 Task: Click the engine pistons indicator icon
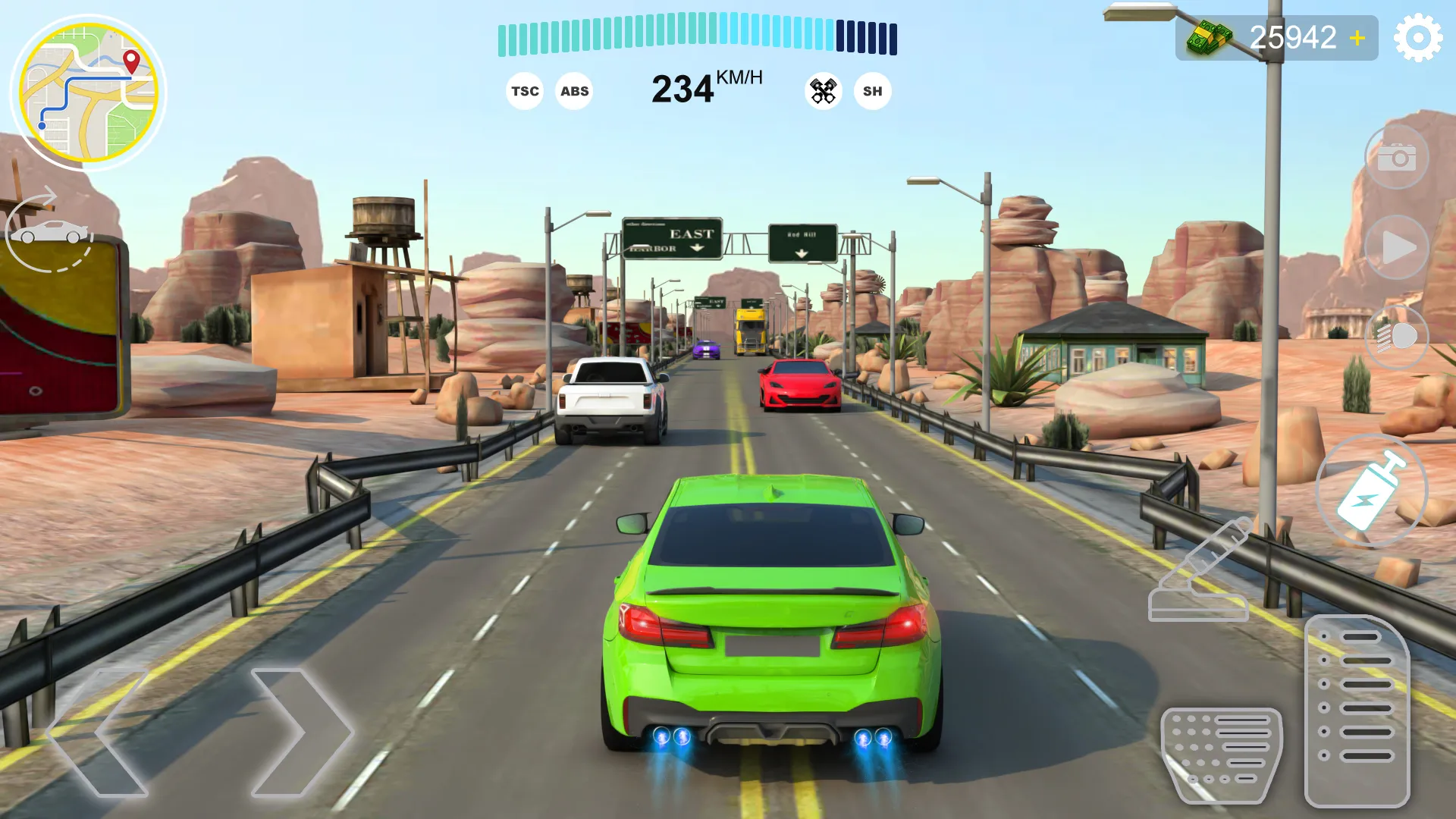pos(823,90)
